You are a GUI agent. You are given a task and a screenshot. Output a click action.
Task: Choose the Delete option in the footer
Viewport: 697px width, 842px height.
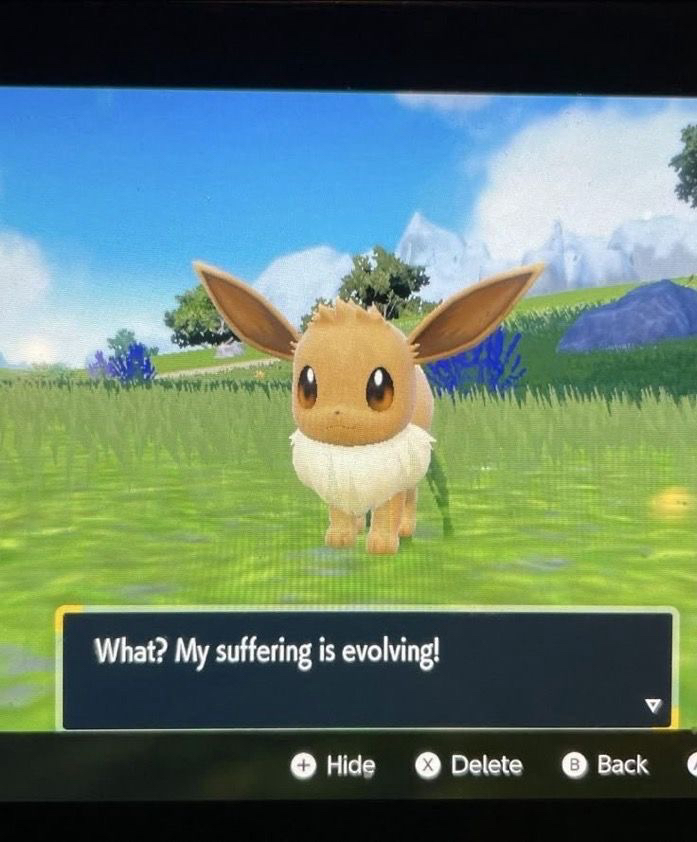point(470,766)
